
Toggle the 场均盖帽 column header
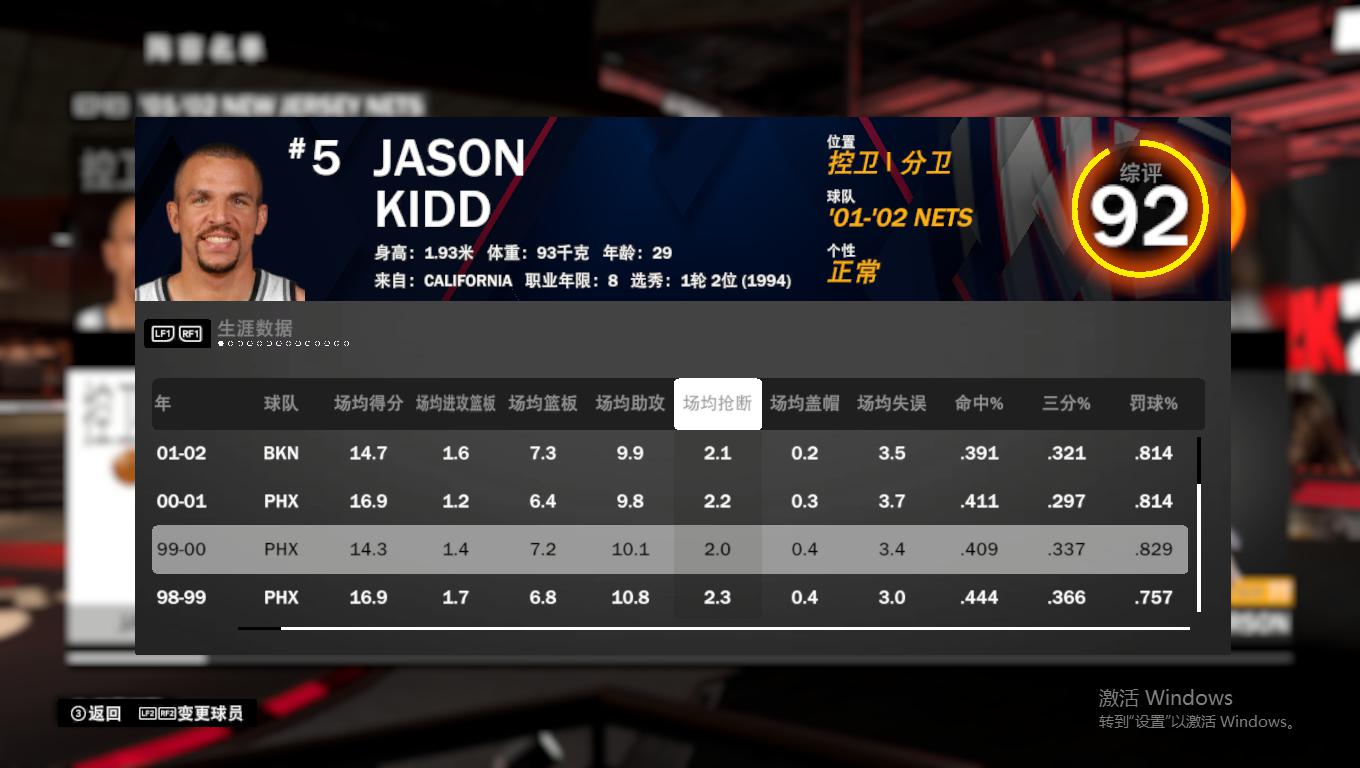tap(804, 403)
